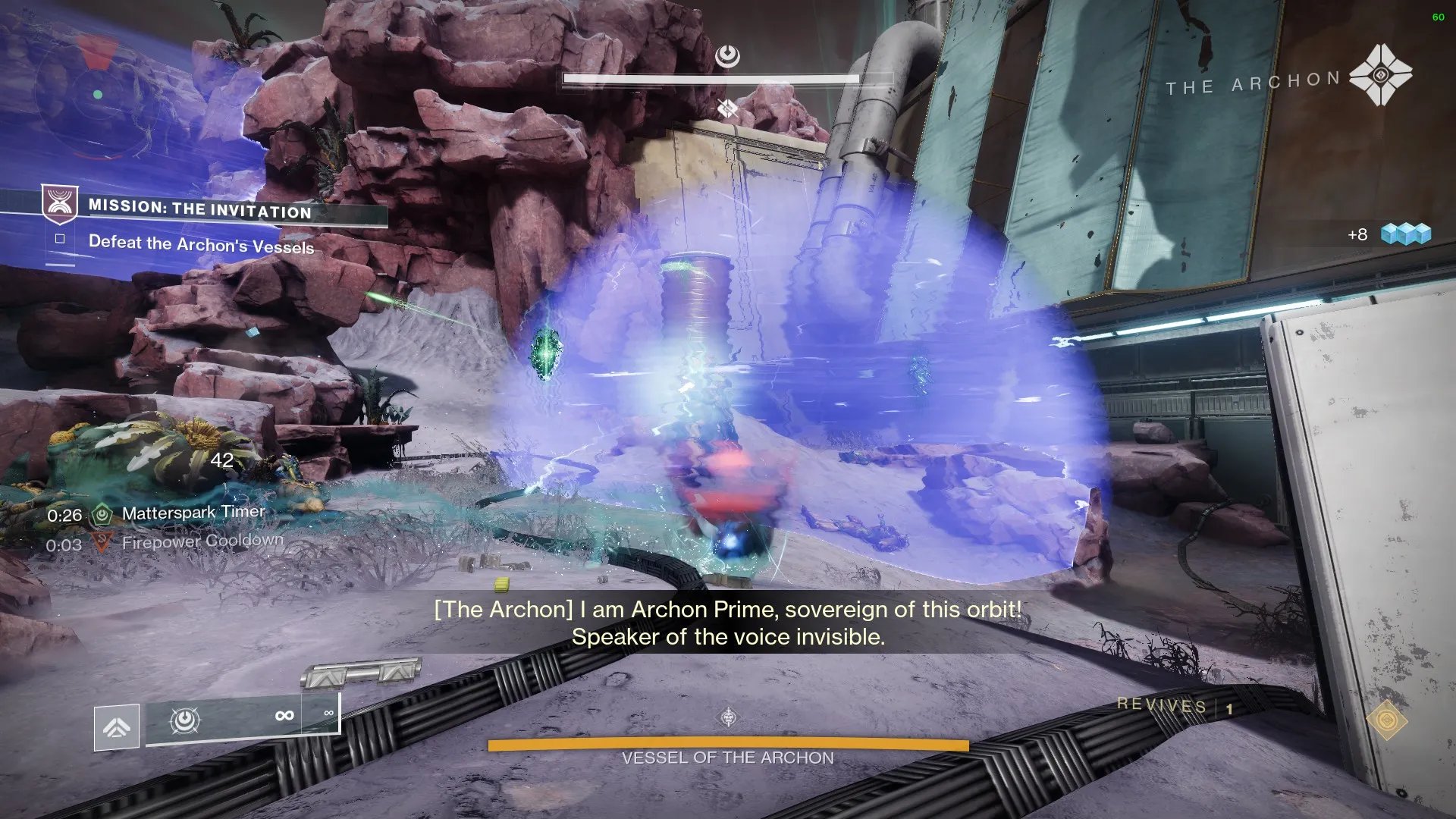Screen dimensions: 1456x819
Task: Click the class ability chevron icon
Action: pos(116,727)
